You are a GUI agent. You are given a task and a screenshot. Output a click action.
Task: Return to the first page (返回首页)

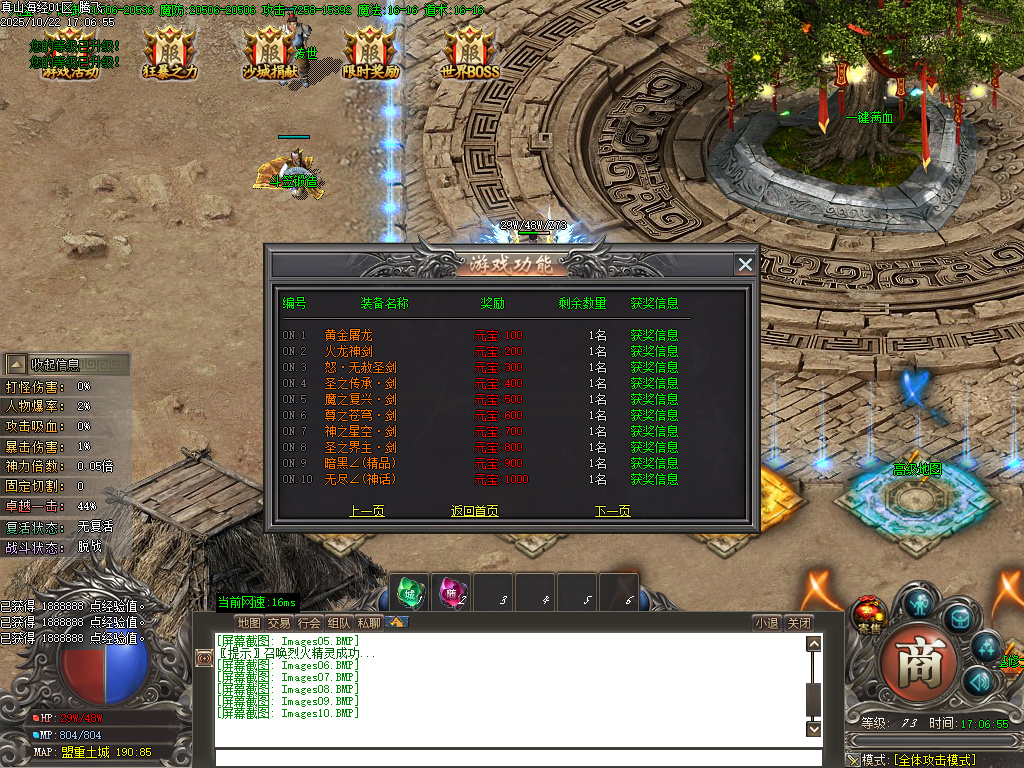click(475, 511)
